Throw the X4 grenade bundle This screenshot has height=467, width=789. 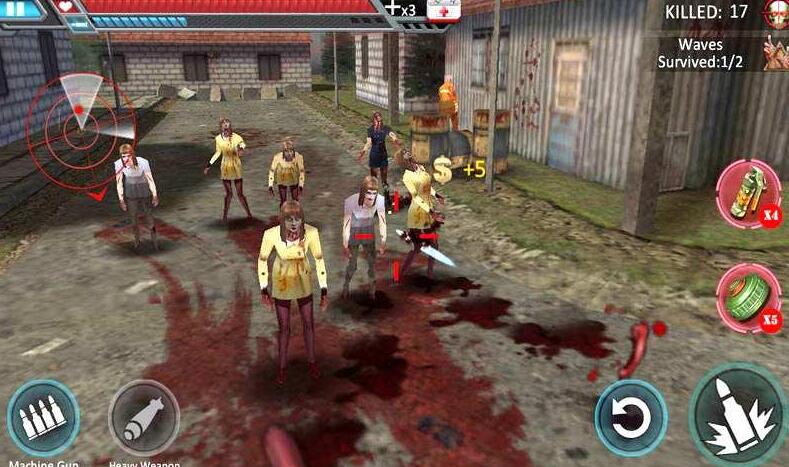point(748,194)
